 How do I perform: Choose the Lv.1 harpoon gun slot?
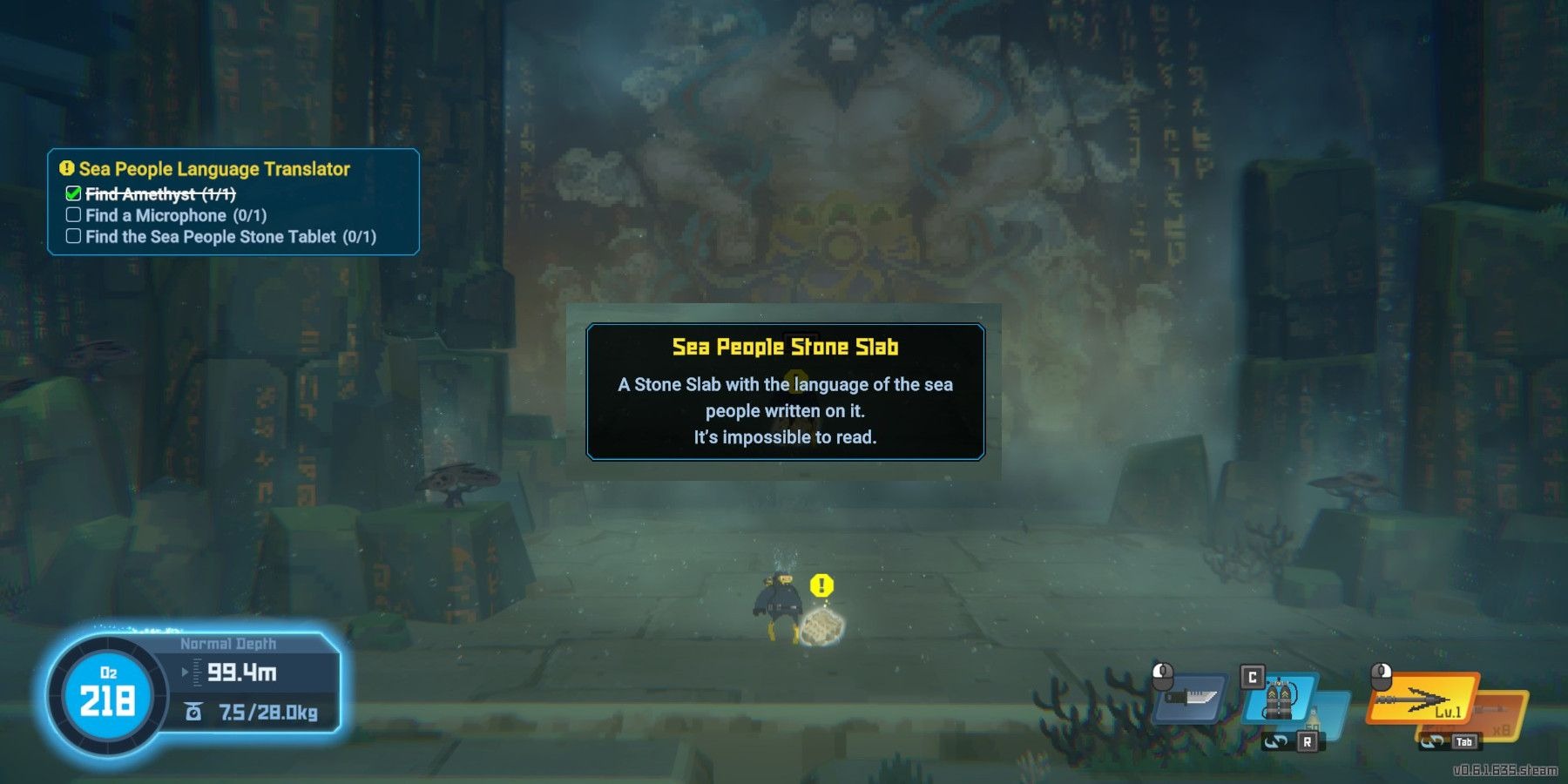[1421, 700]
